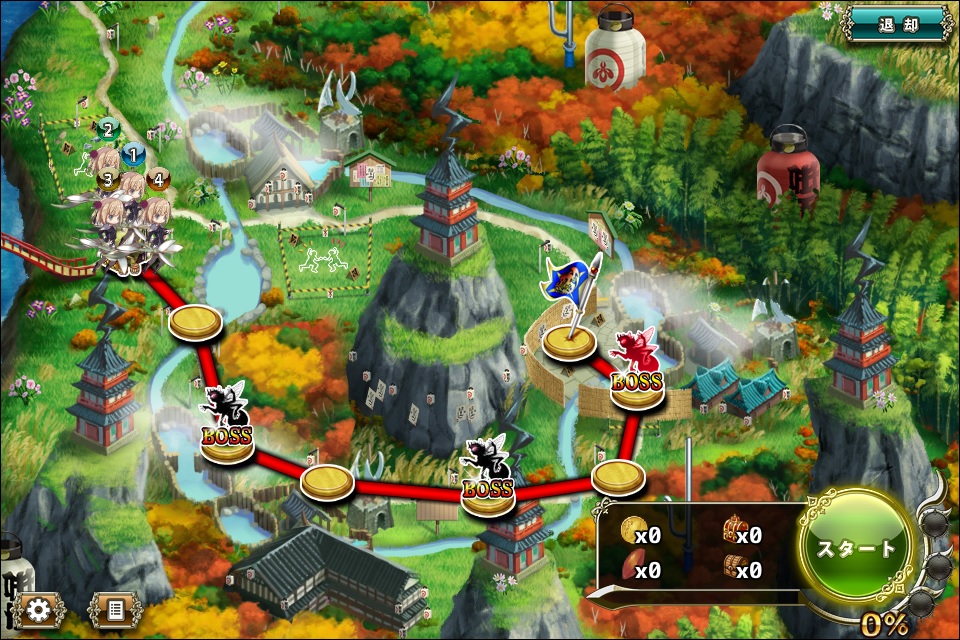The width and height of the screenshot is (960, 640).
Task: Open the gear settings icon
Action: [39, 609]
